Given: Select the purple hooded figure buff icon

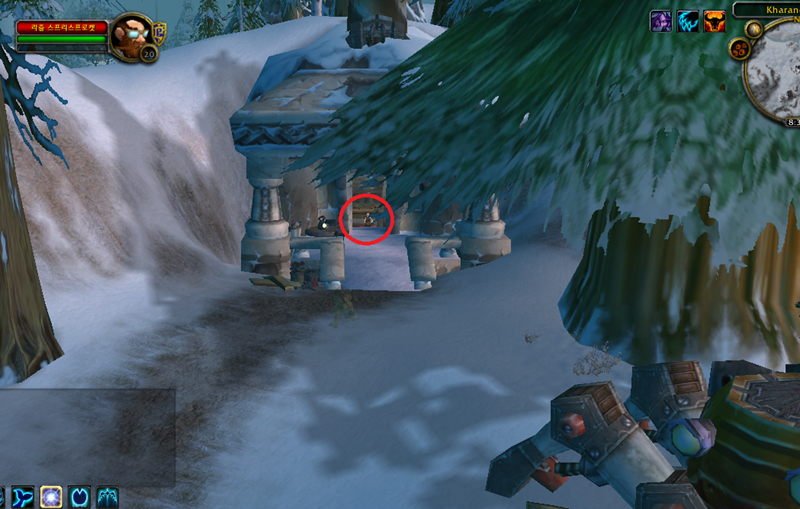Looking at the screenshot, I should tap(661, 21).
